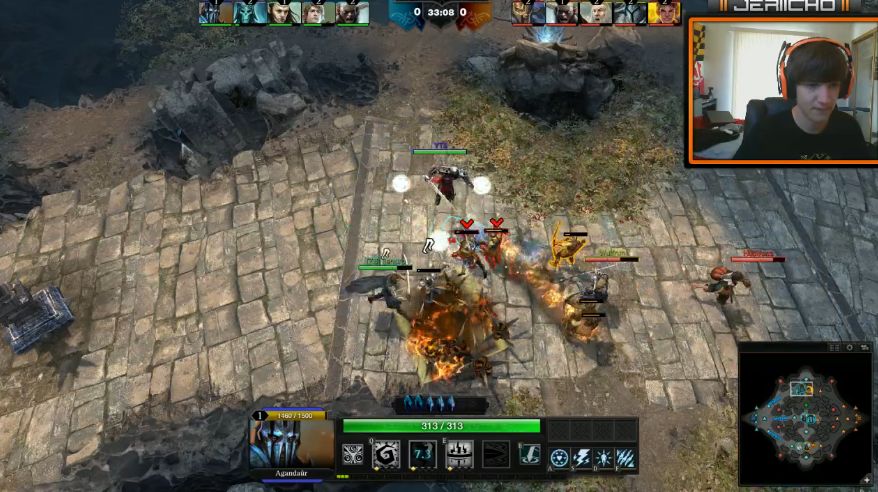
Task: Use the circular heart emblem ability
Action: [560, 457]
